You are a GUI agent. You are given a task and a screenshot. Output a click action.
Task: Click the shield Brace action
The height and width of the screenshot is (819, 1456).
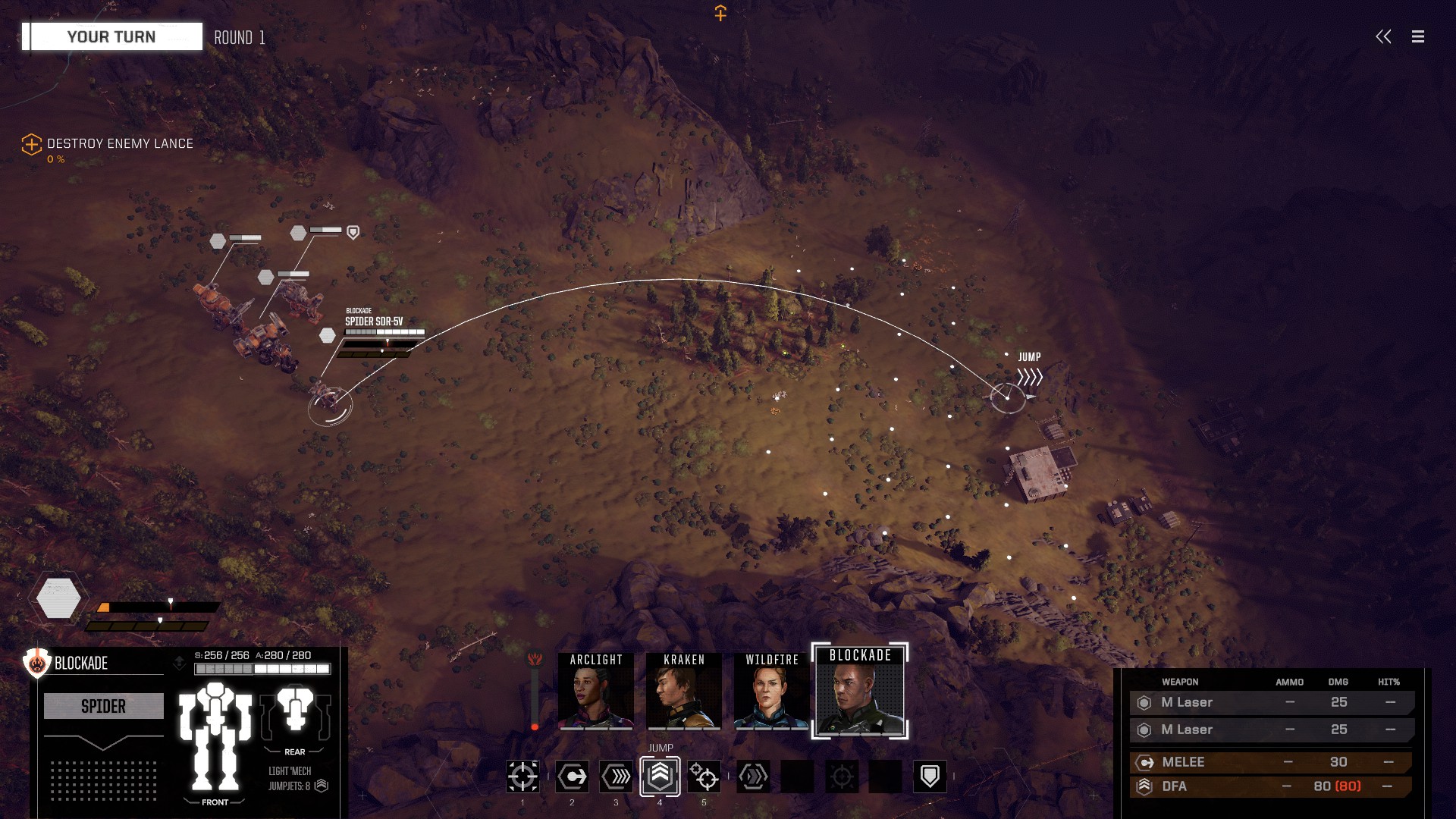930,777
